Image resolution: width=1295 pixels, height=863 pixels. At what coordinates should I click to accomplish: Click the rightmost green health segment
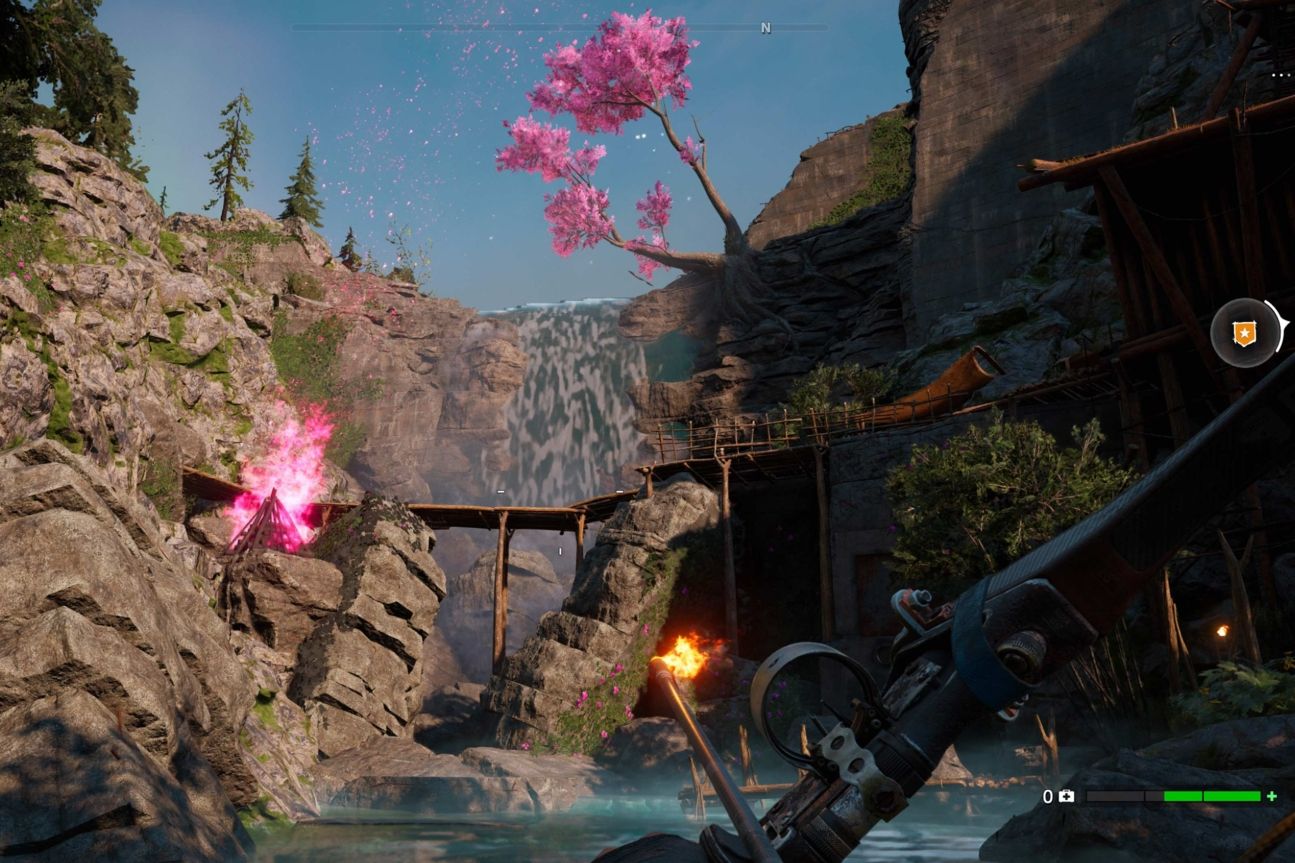1230,797
